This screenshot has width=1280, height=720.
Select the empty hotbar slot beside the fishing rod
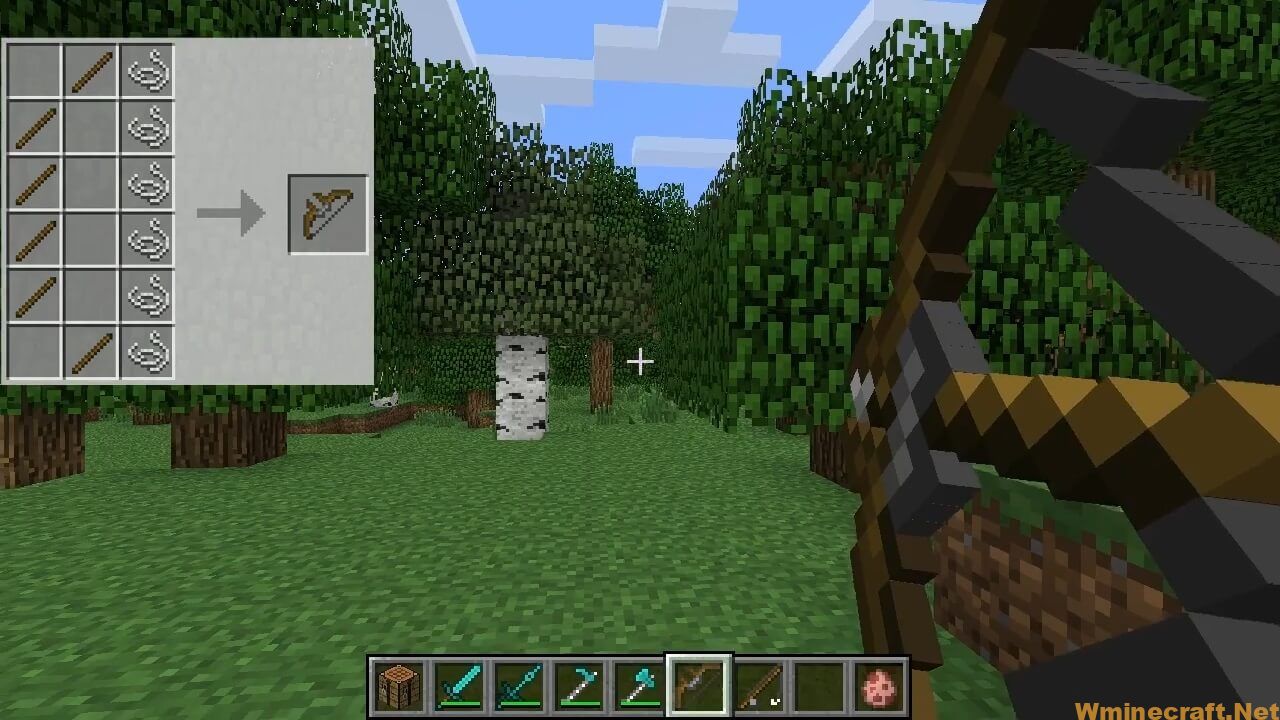818,688
